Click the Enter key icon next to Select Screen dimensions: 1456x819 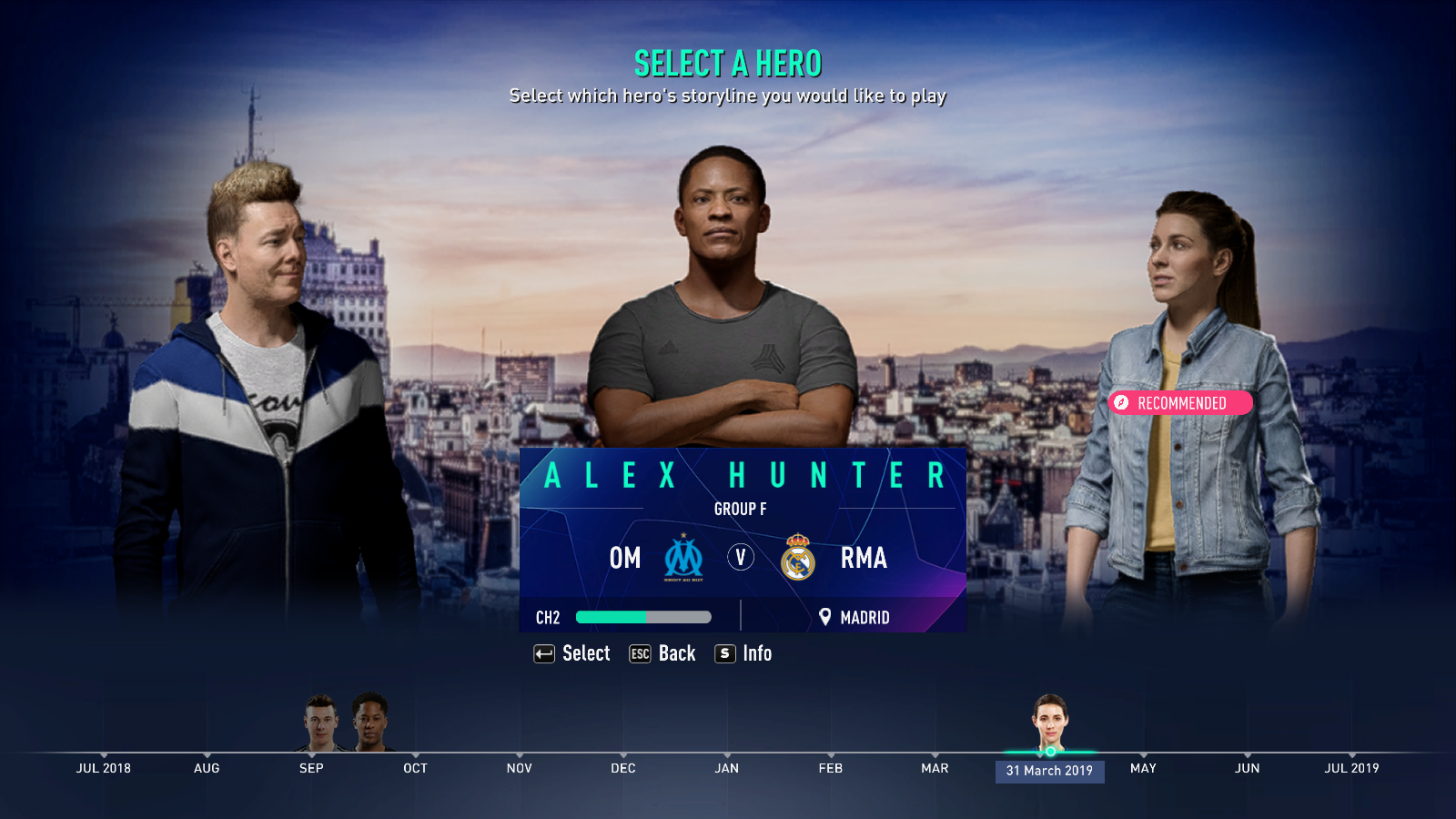pos(543,653)
